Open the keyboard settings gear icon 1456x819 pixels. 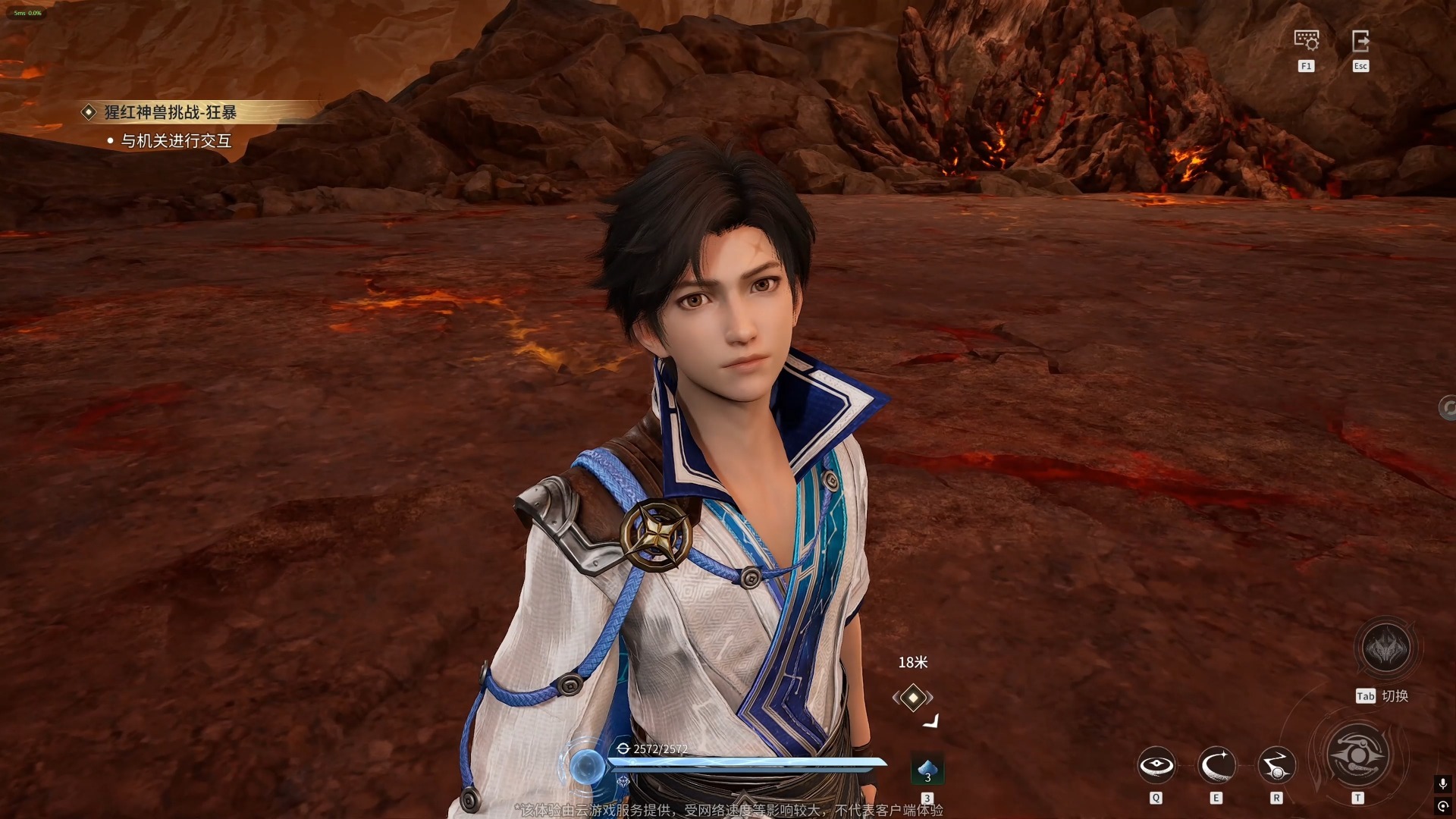point(1306,40)
